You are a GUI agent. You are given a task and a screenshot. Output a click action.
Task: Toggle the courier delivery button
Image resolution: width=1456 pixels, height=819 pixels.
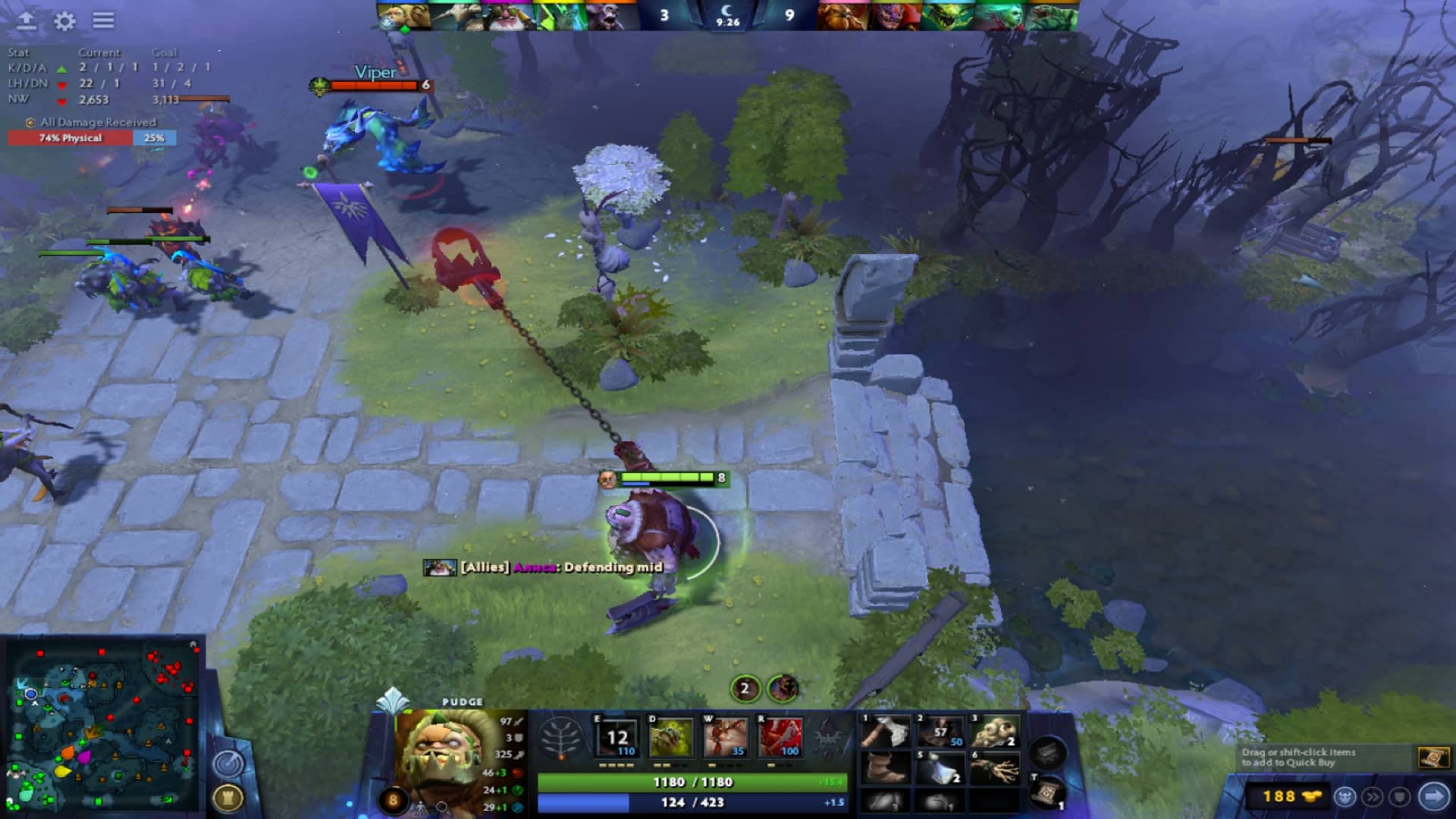[1344, 795]
